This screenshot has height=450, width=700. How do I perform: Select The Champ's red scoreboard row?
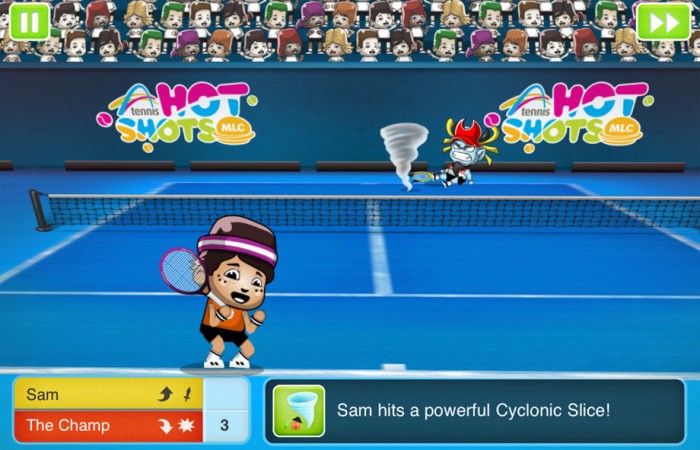click(108, 425)
